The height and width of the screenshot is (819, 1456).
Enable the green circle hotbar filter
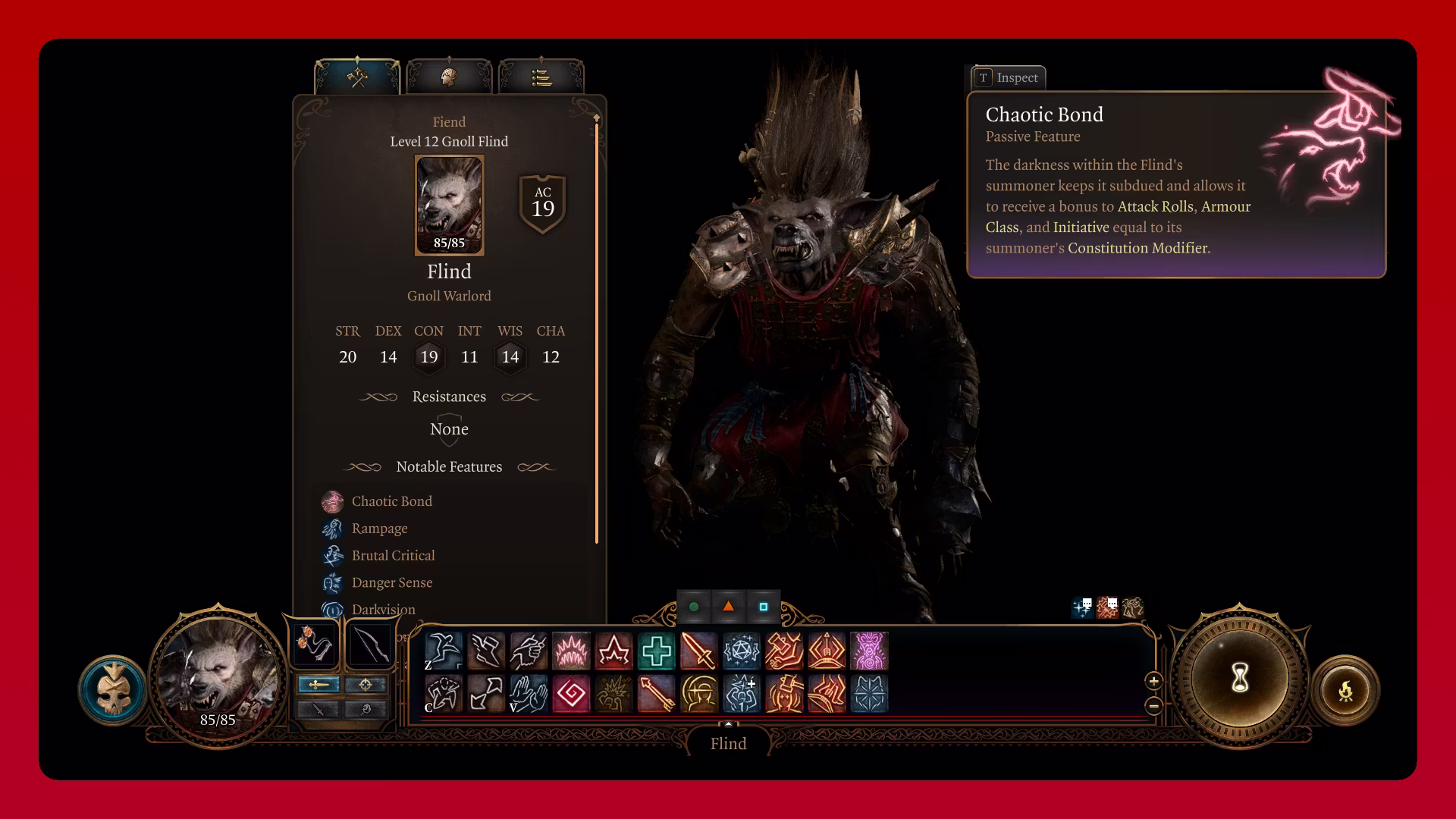[694, 607]
